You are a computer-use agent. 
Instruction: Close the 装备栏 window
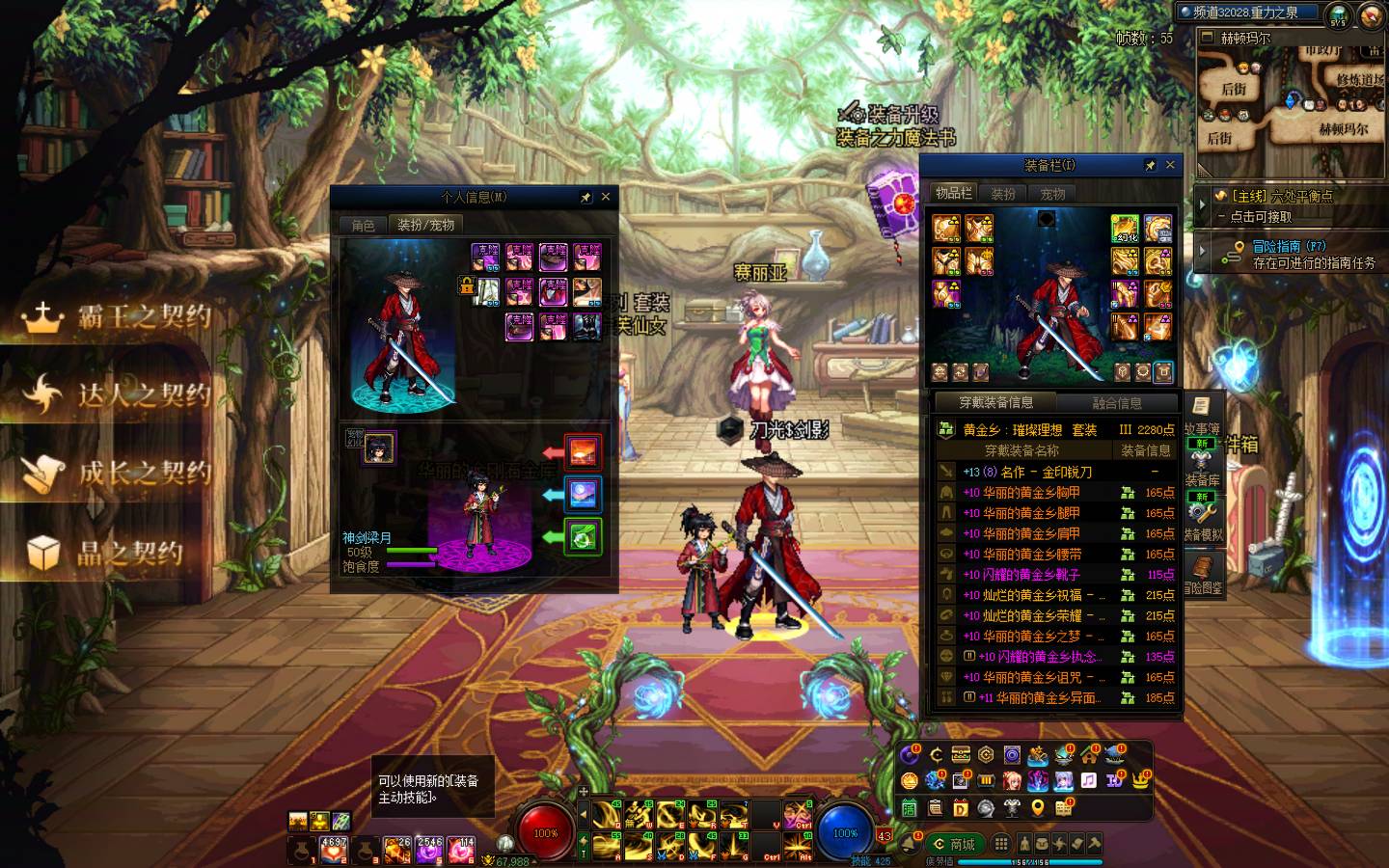point(1170,165)
